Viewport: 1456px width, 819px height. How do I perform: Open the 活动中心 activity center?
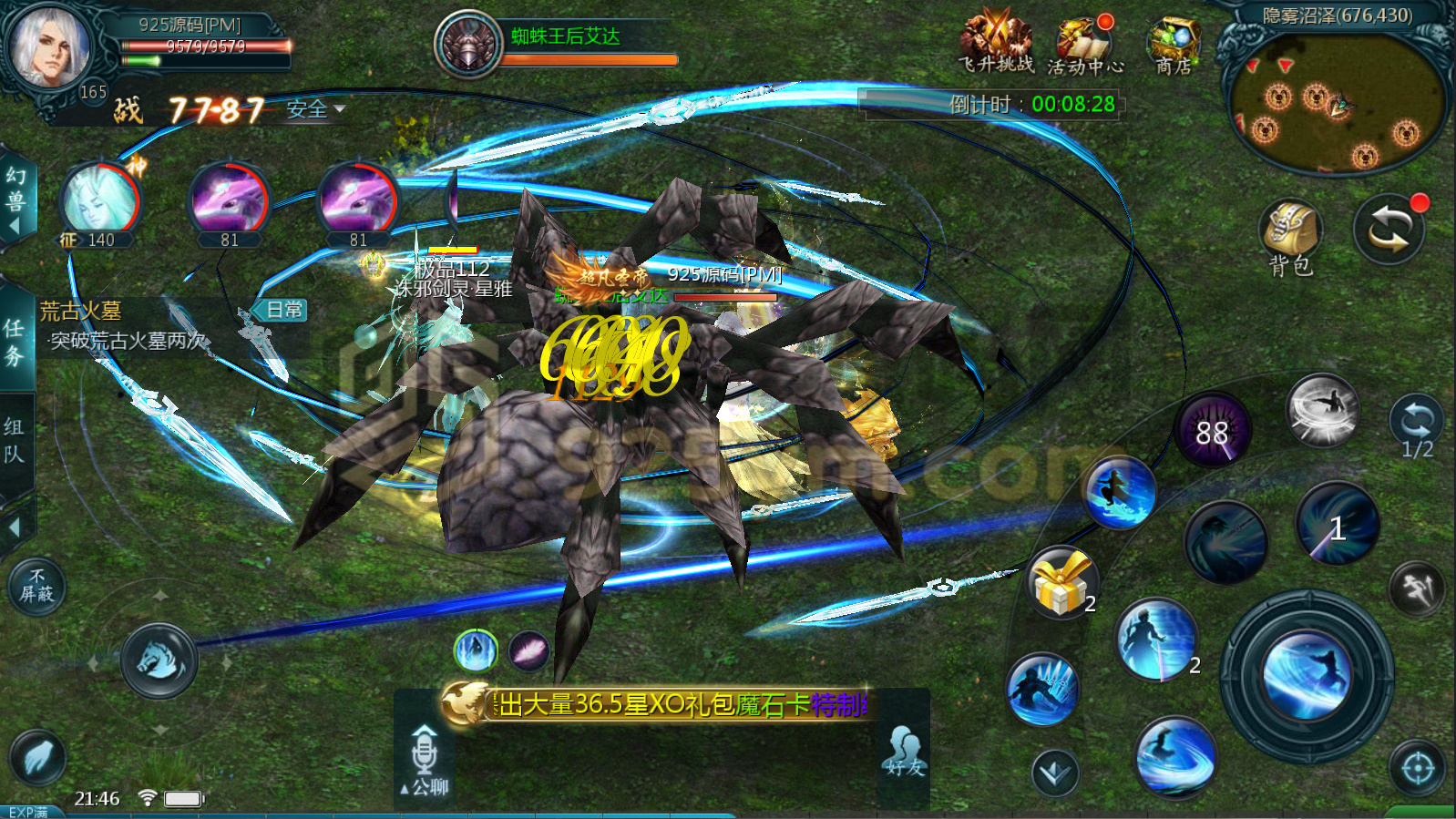click(x=1084, y=46)
